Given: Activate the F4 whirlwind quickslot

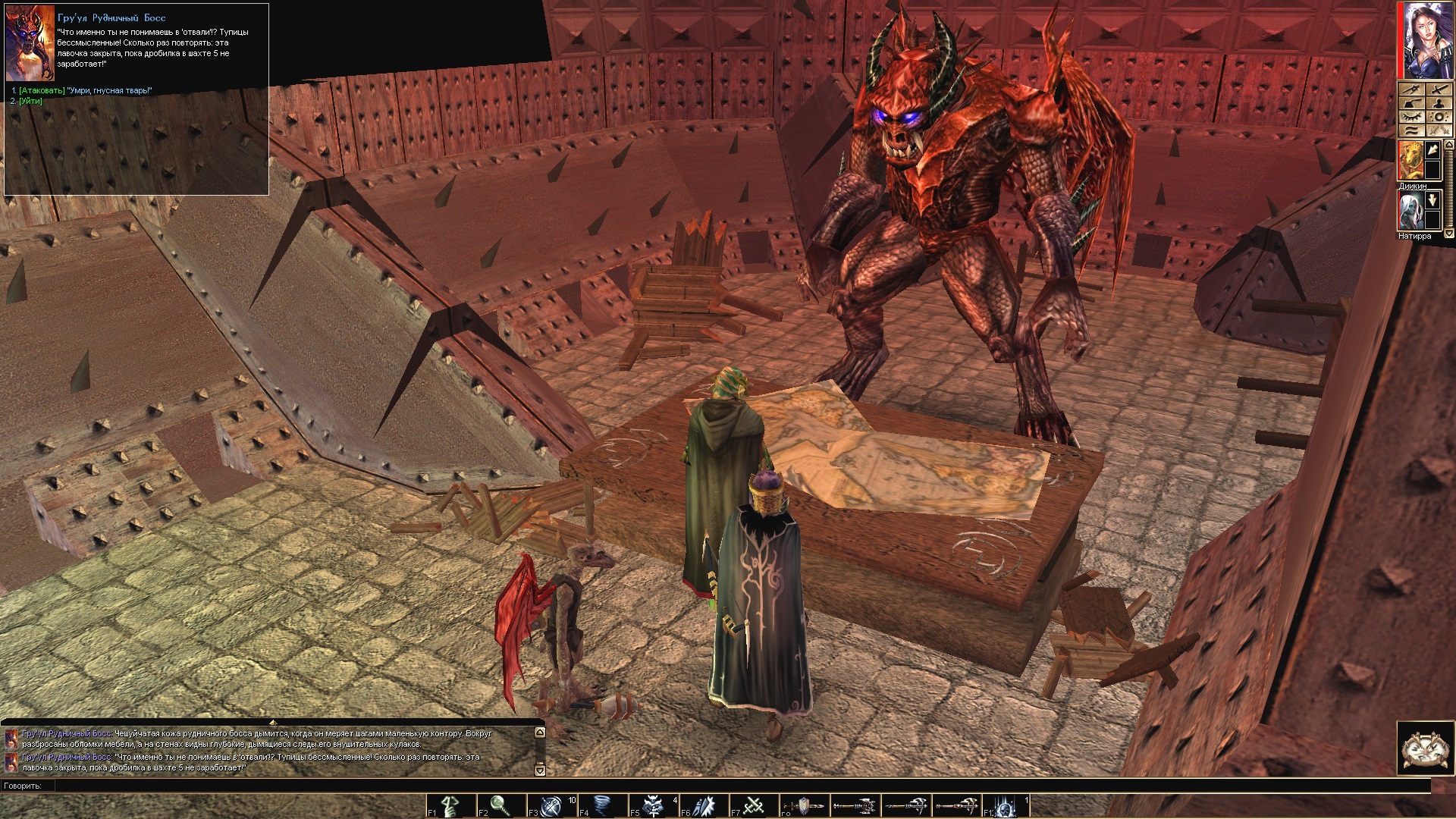Looking at the screenshot, I should [x=603, y=805].
